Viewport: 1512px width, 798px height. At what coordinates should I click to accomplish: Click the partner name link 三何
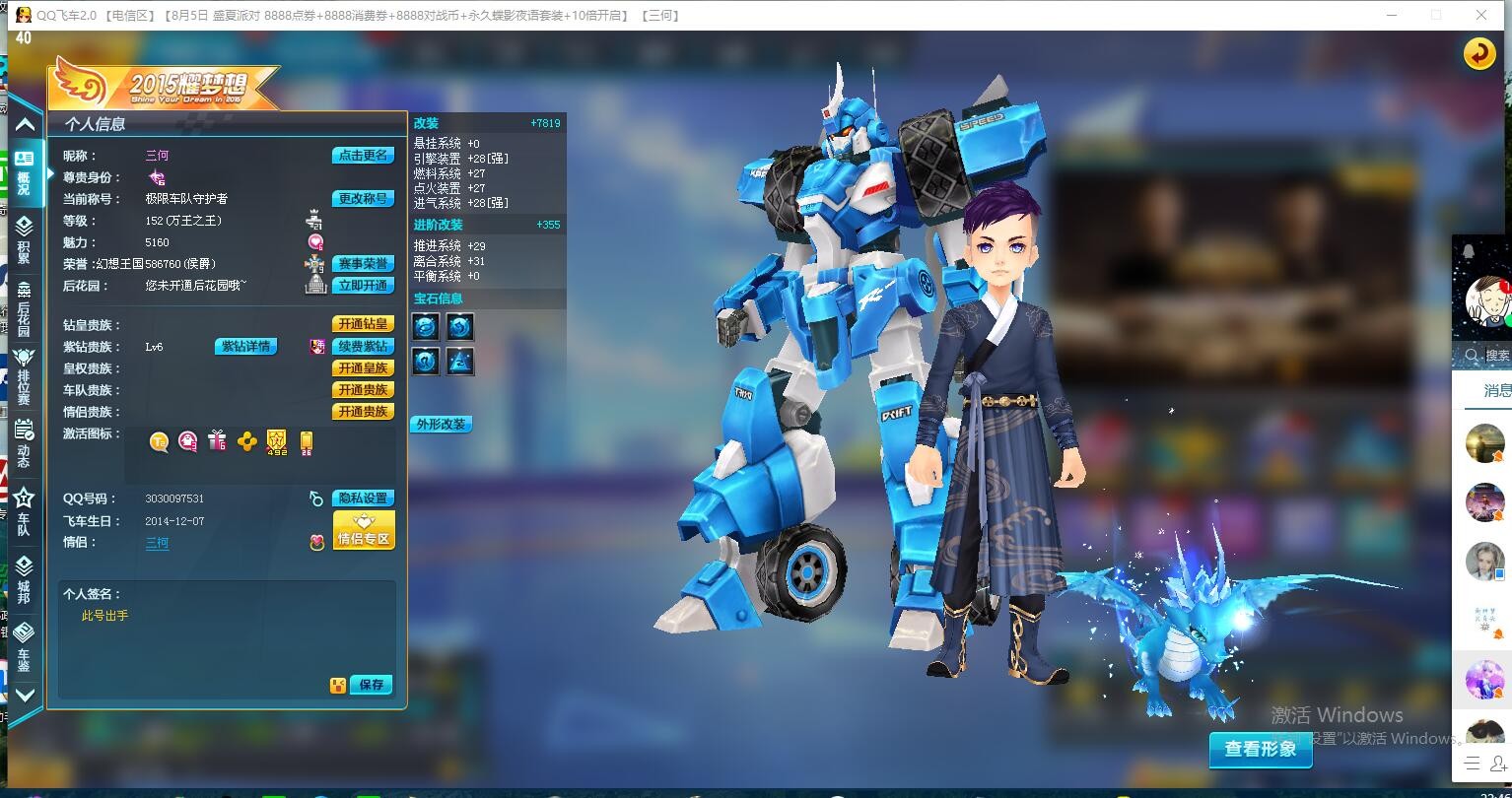[157, 543]
